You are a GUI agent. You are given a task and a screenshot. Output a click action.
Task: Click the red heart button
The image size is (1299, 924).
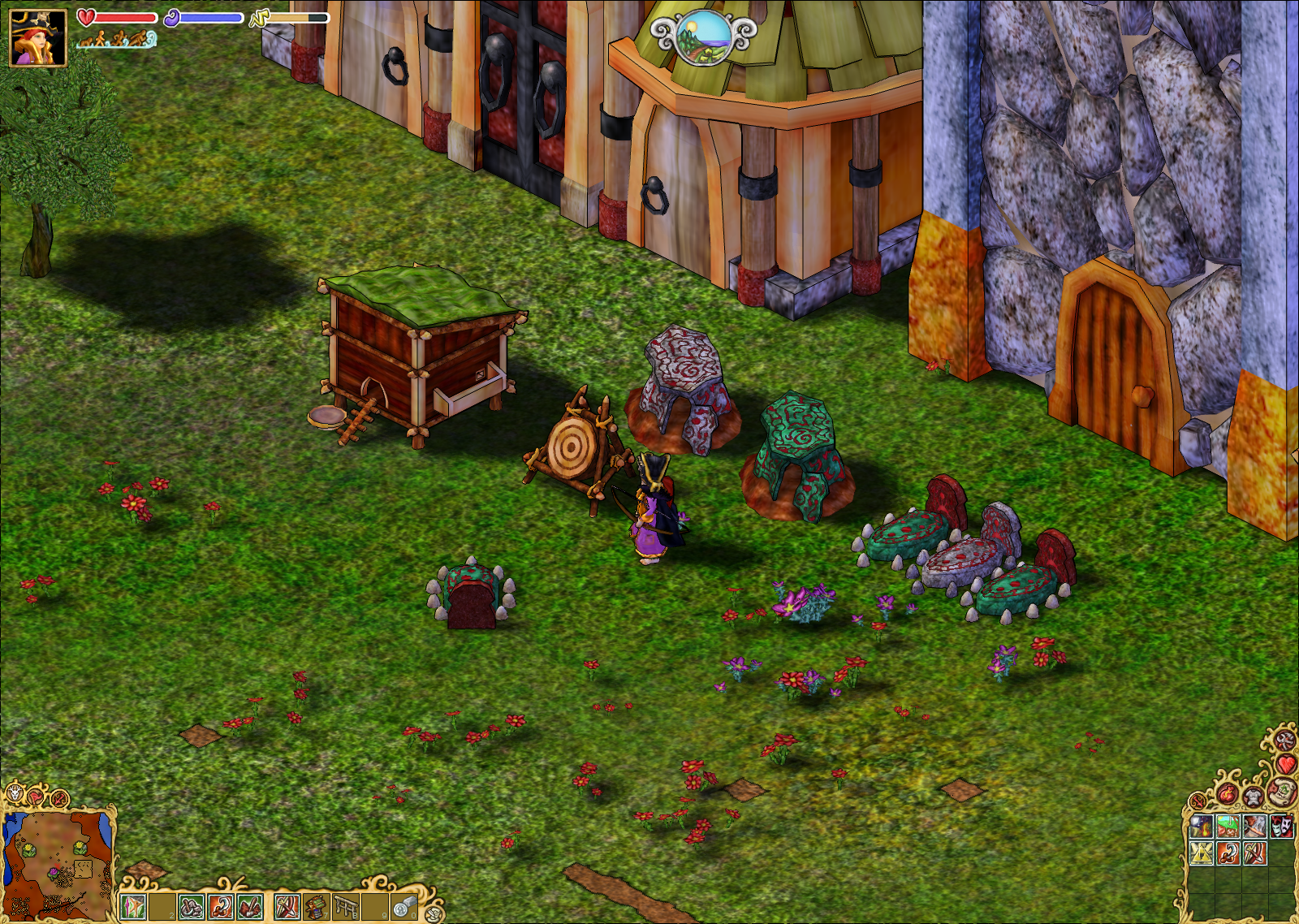(1287, 764)
